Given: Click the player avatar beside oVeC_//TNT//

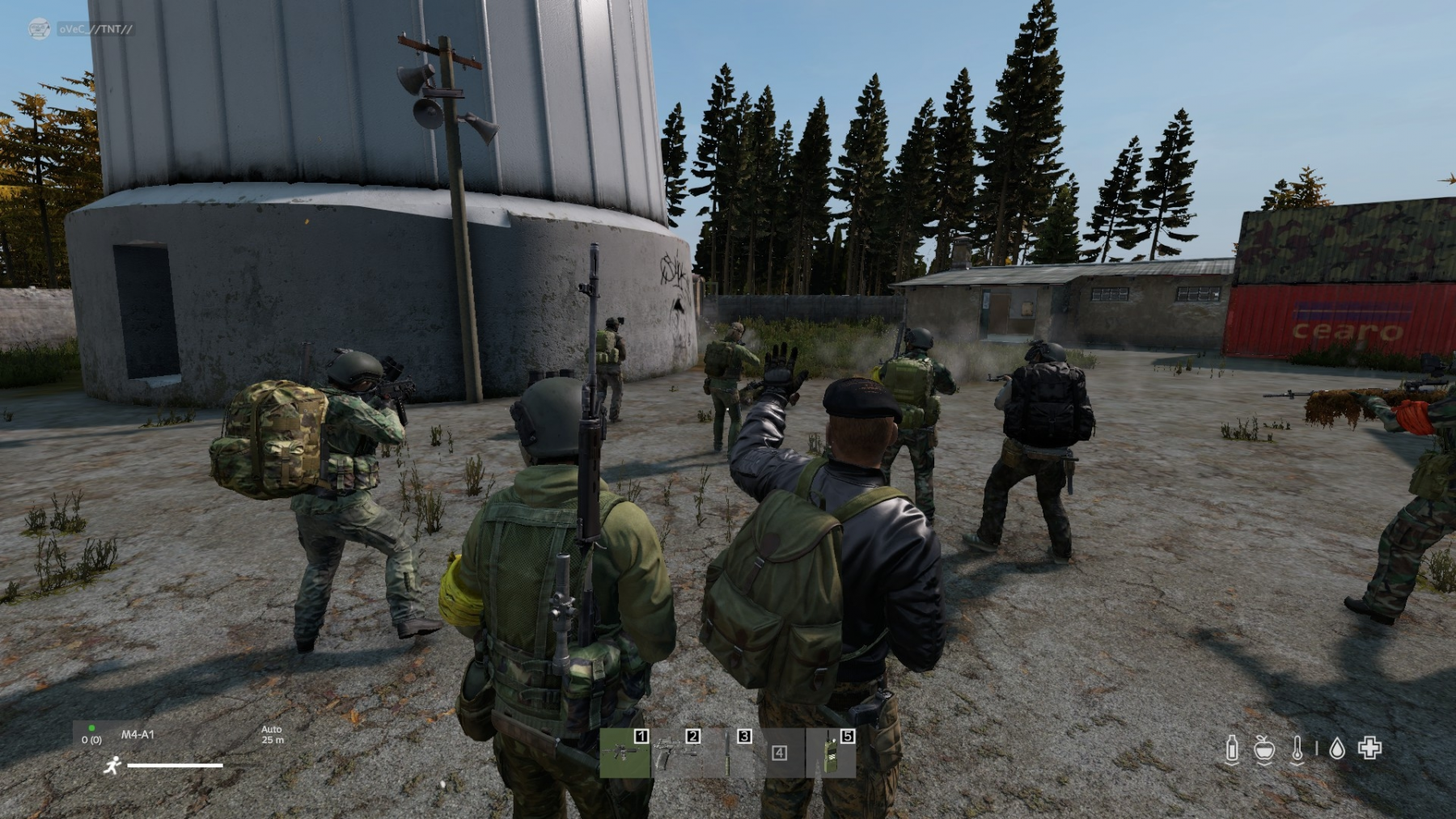Looking at the screenshot, I should (39, 29).
